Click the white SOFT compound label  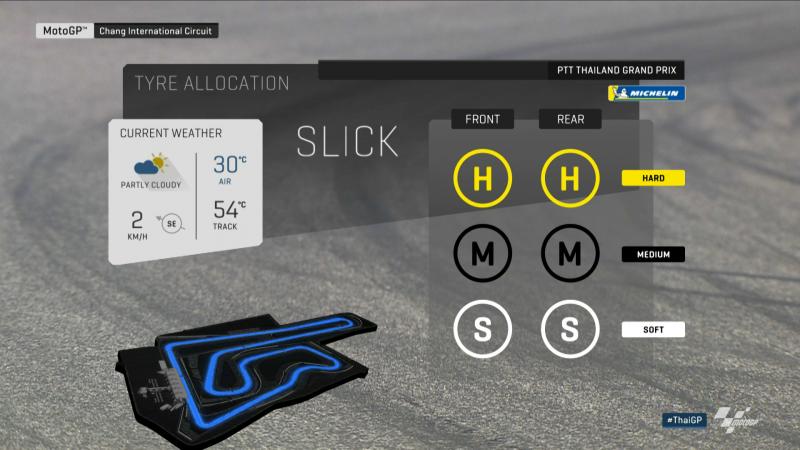(x=652, y=329)
